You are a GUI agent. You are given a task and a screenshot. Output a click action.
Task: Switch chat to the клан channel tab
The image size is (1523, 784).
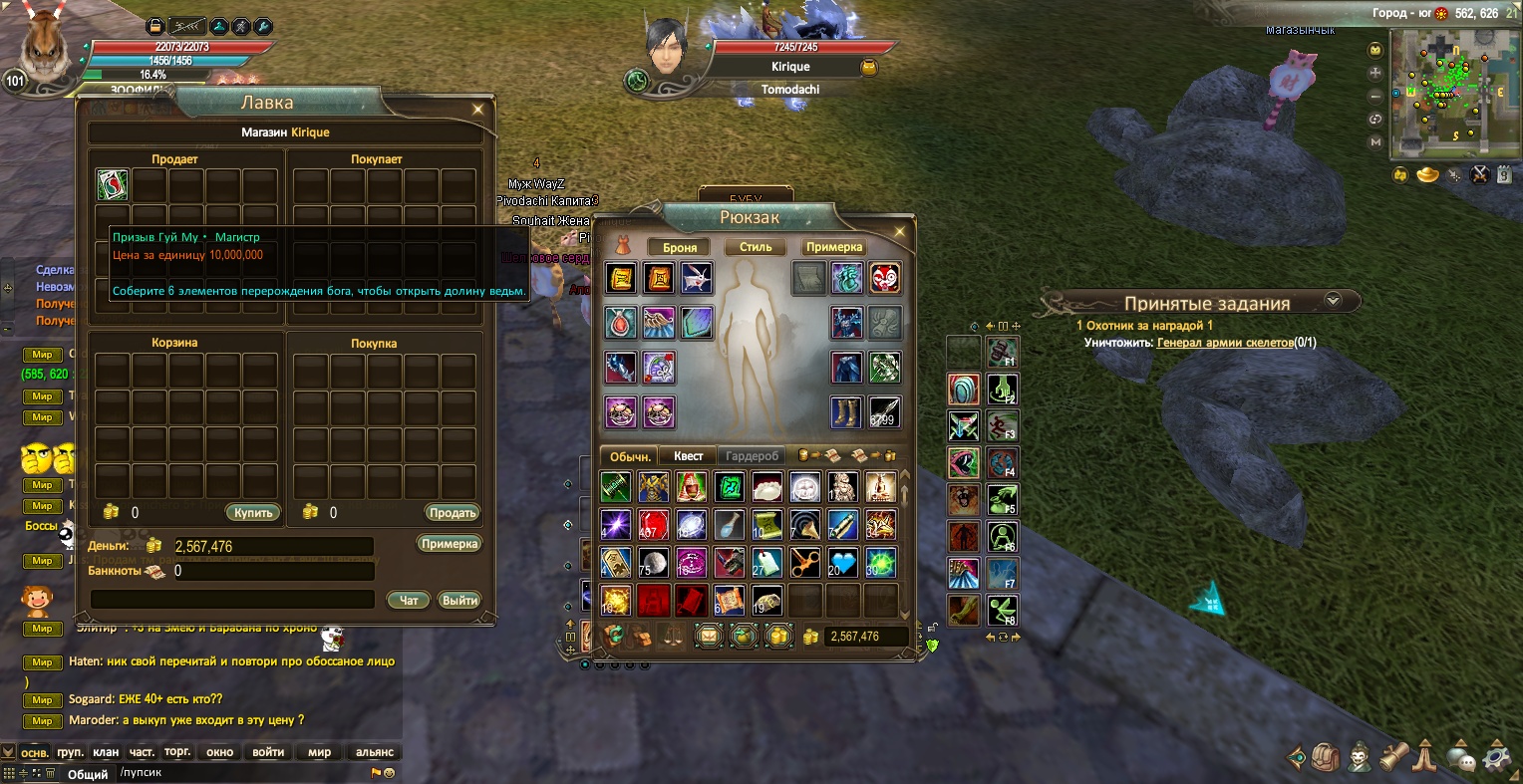[106, 752]
